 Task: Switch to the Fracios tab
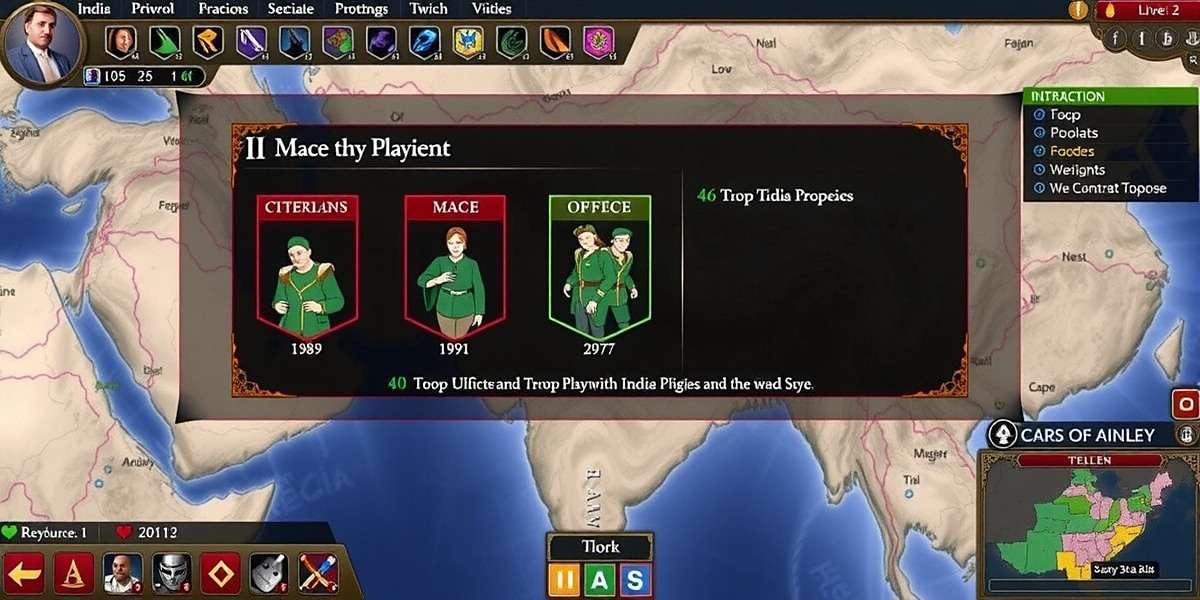[222, 9]
